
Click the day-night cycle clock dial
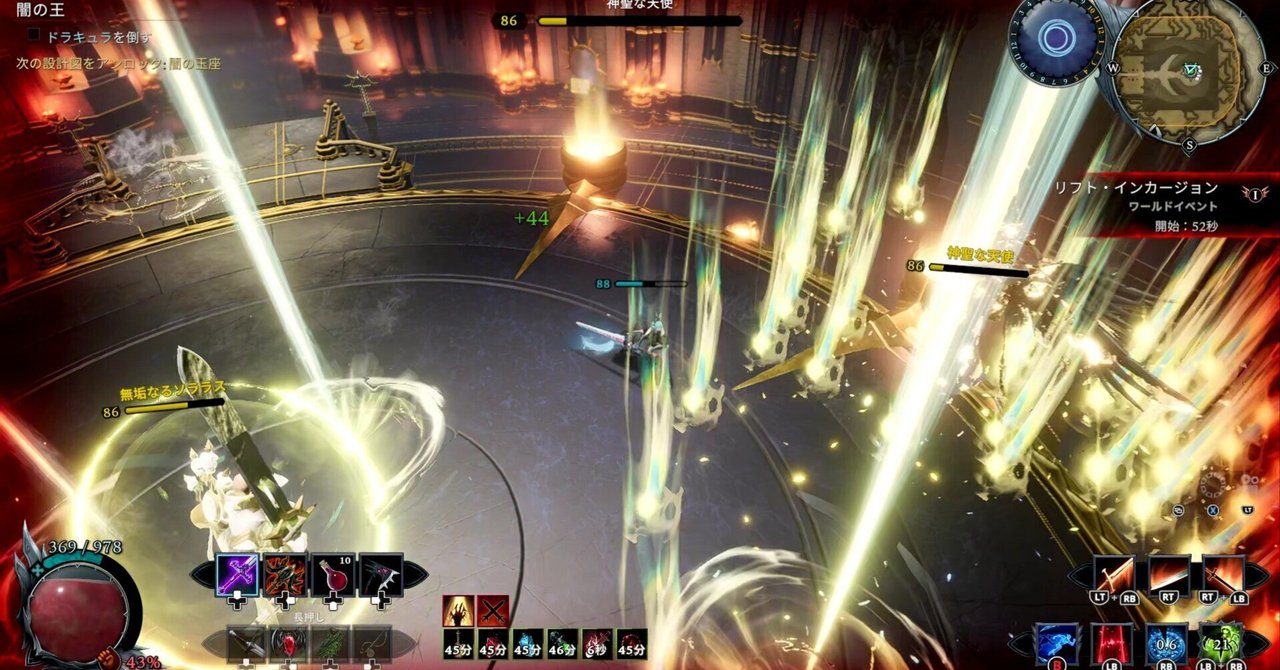tap(1056, 39)
